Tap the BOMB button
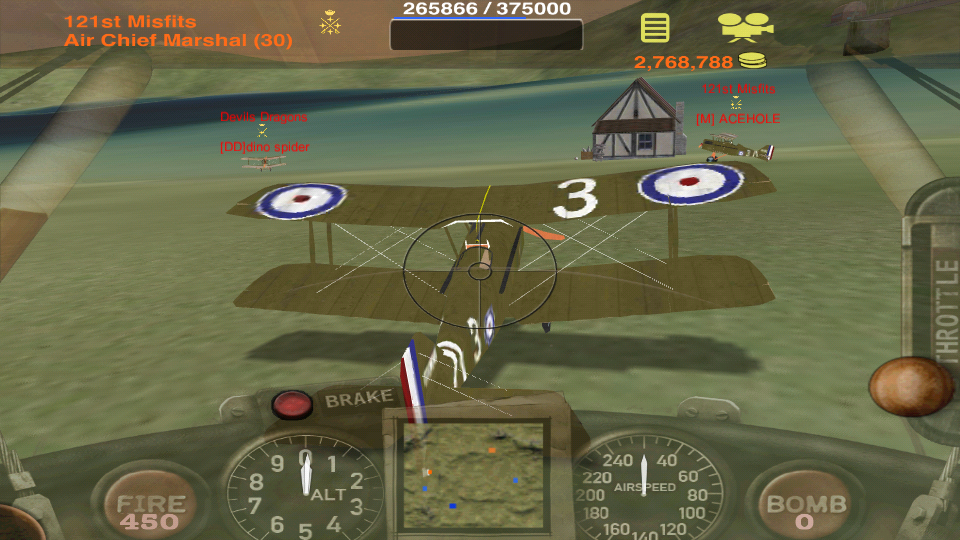960x540 pixels. click(x=806, y=508)
